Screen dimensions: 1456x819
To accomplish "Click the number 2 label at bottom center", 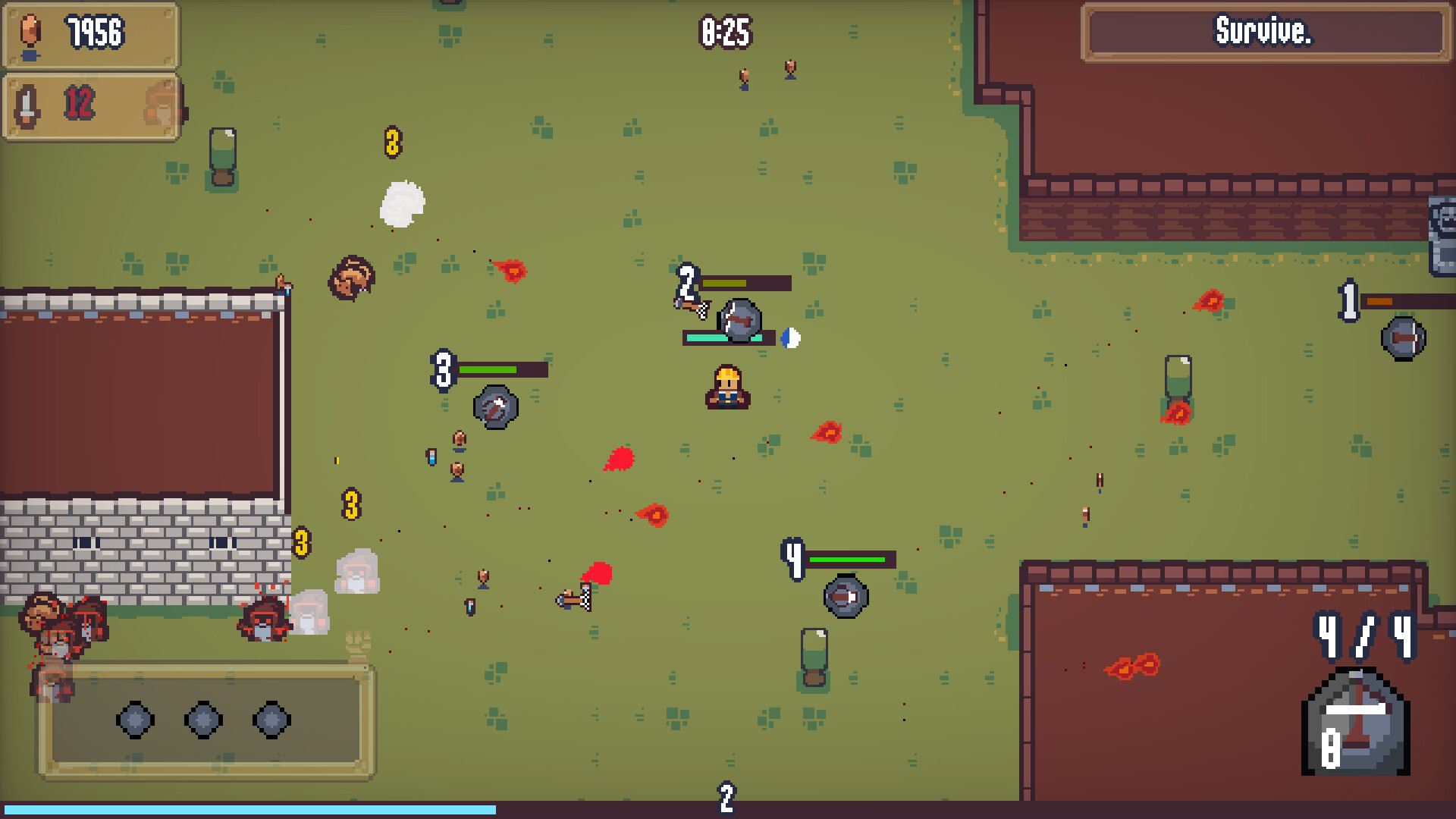I will pyautogui.click(x=725, y=797).
